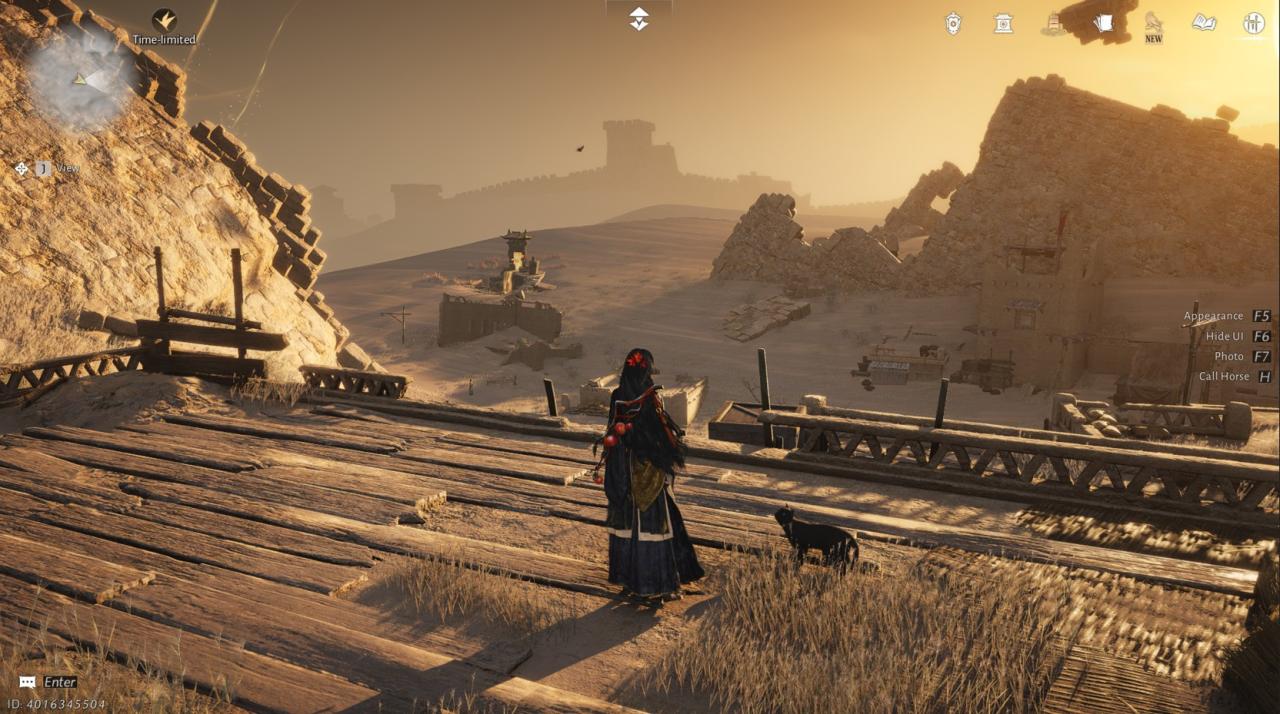
Task: Open the open book journal icon
Action: pos(1204,23)
